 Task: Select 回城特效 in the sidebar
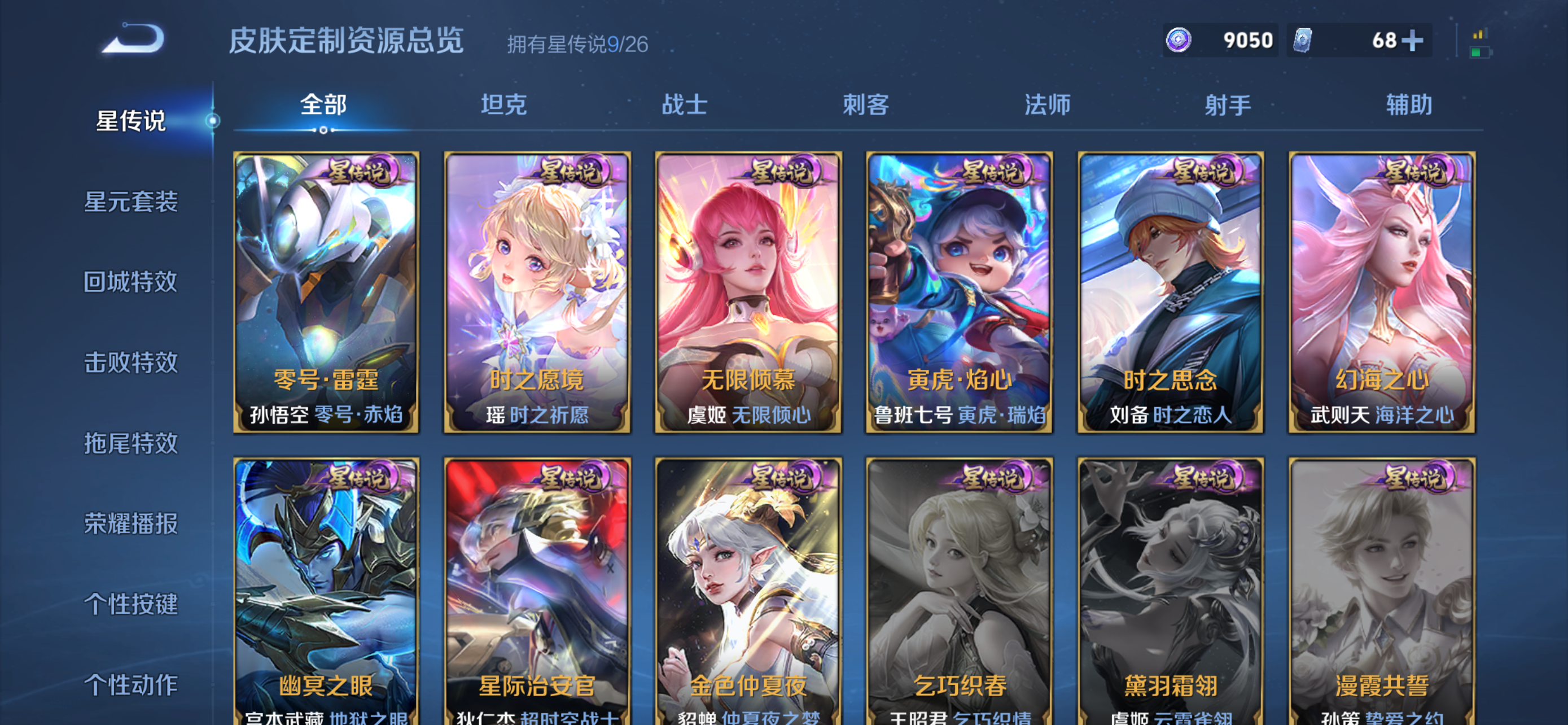130,282
